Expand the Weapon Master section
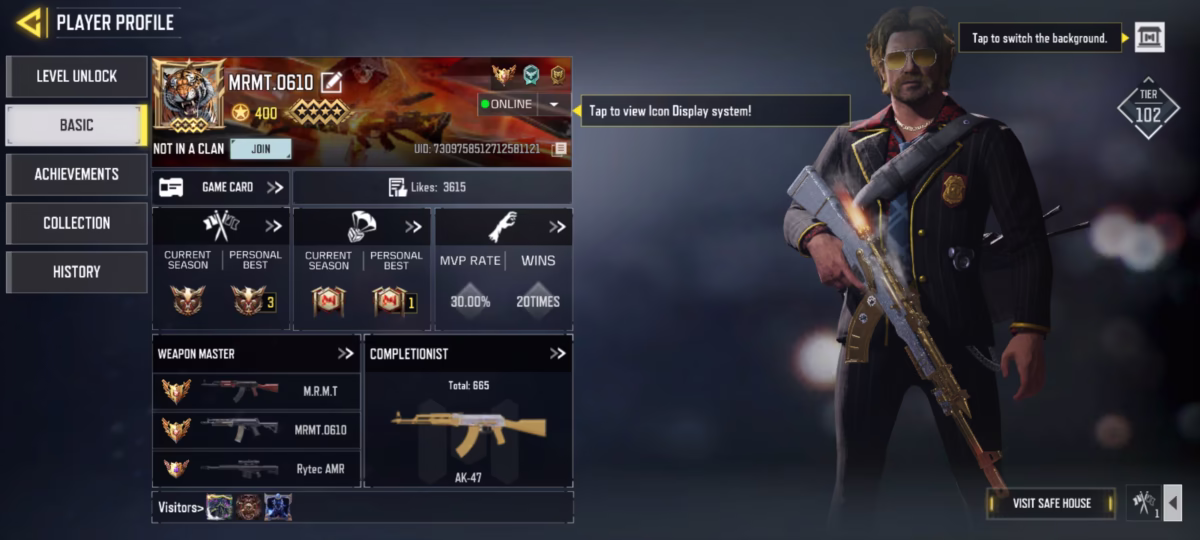 point(345,353)
